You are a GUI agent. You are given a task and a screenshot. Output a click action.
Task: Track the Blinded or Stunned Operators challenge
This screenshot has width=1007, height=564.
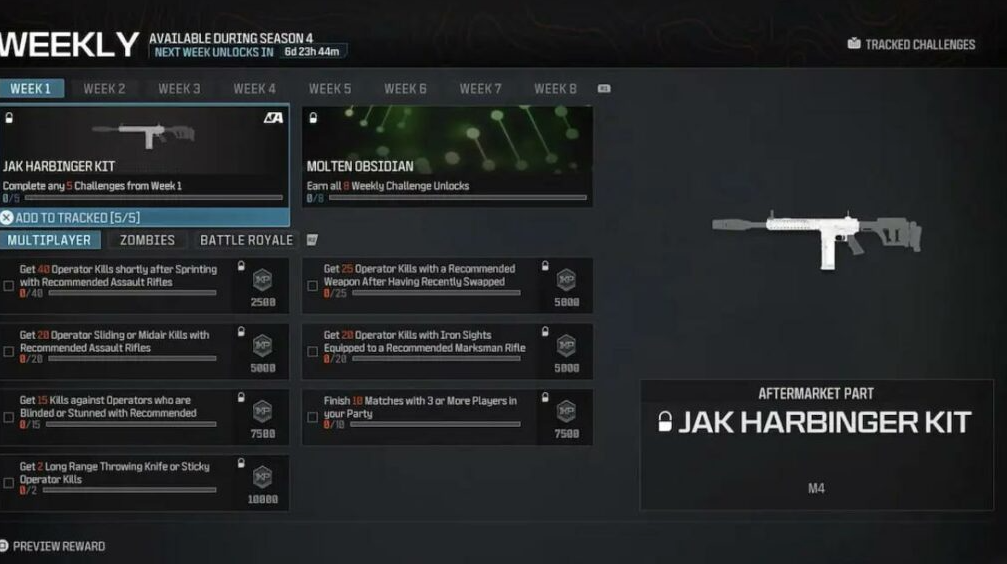[x=9, y=418]
